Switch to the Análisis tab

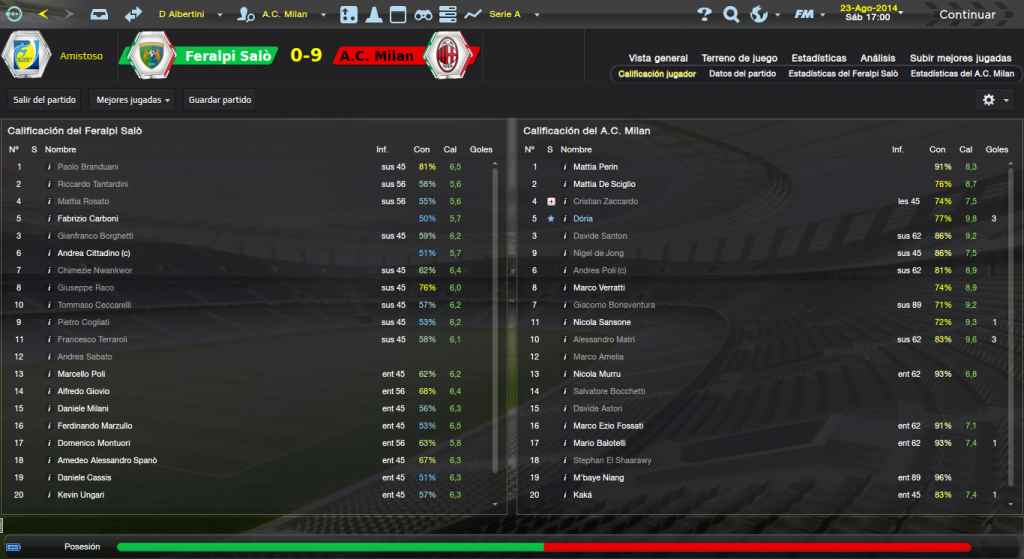coord(877,58)
